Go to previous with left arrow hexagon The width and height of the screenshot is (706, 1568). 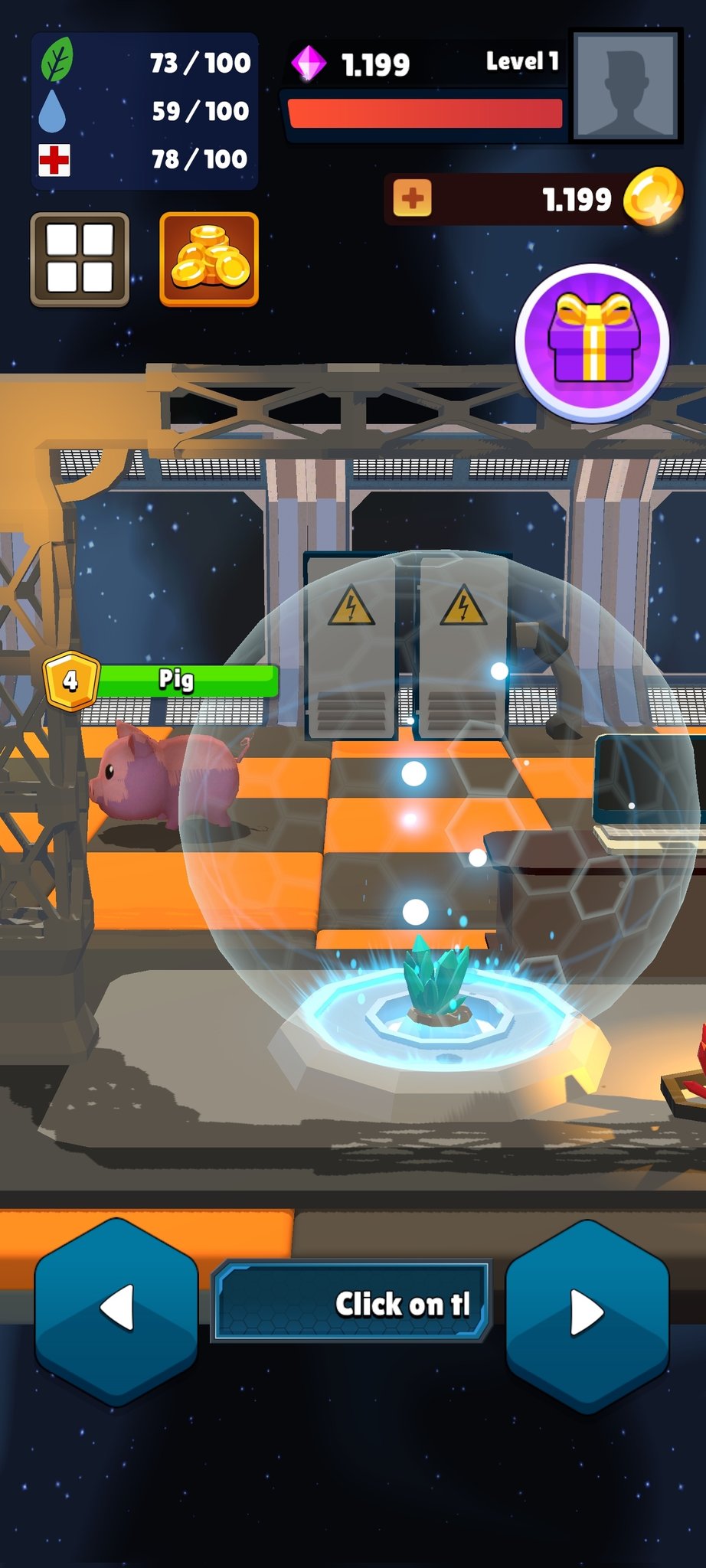coord(116,1311)
